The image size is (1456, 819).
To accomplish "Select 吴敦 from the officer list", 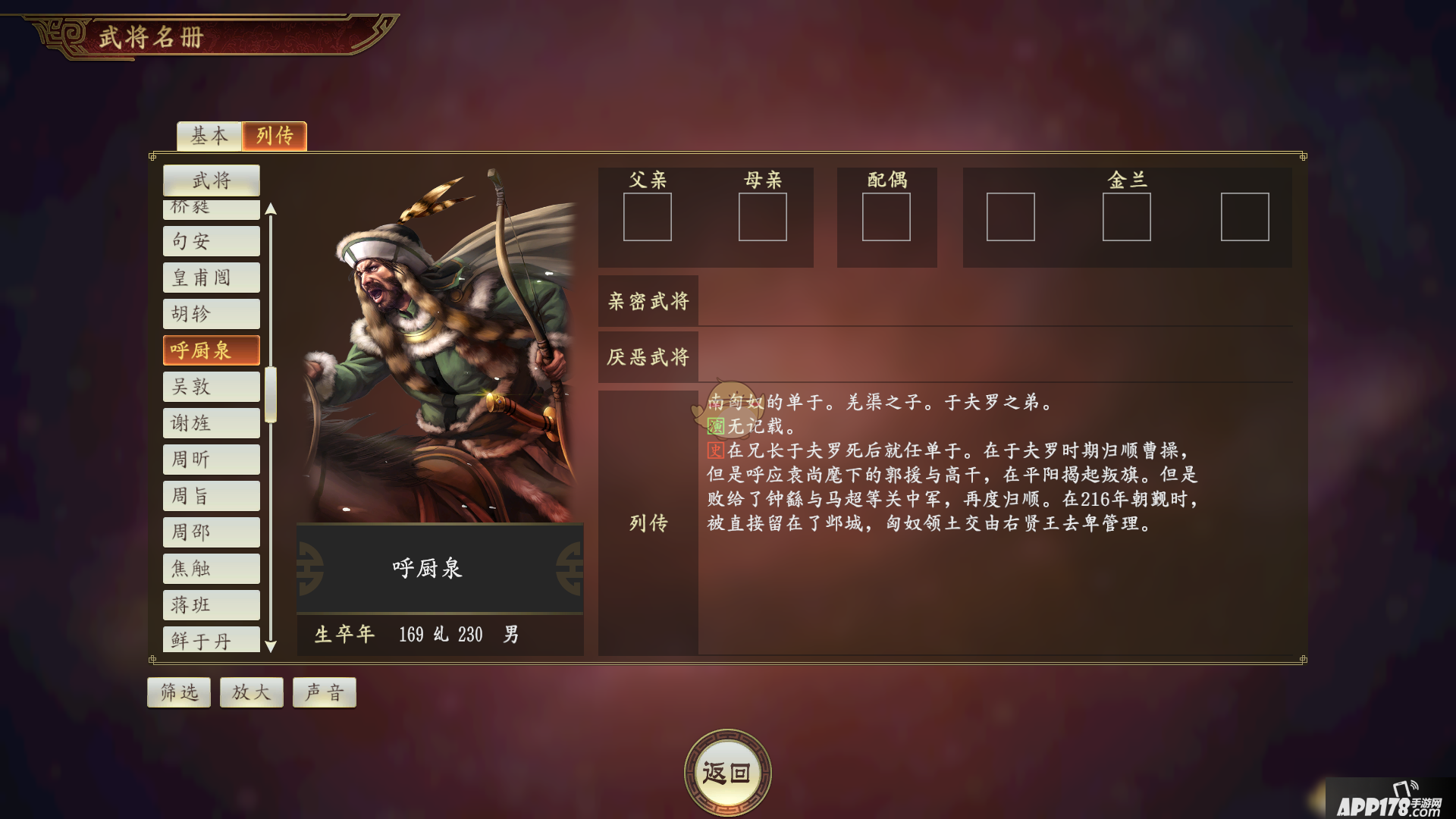I will tap(212, 387).
